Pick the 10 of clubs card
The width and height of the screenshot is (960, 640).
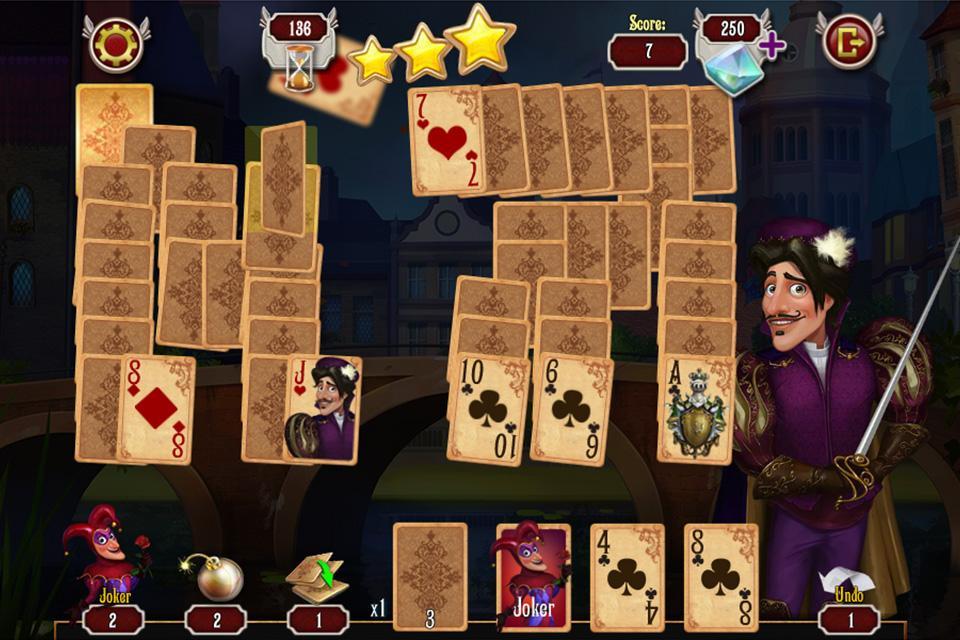click(488, 408)
